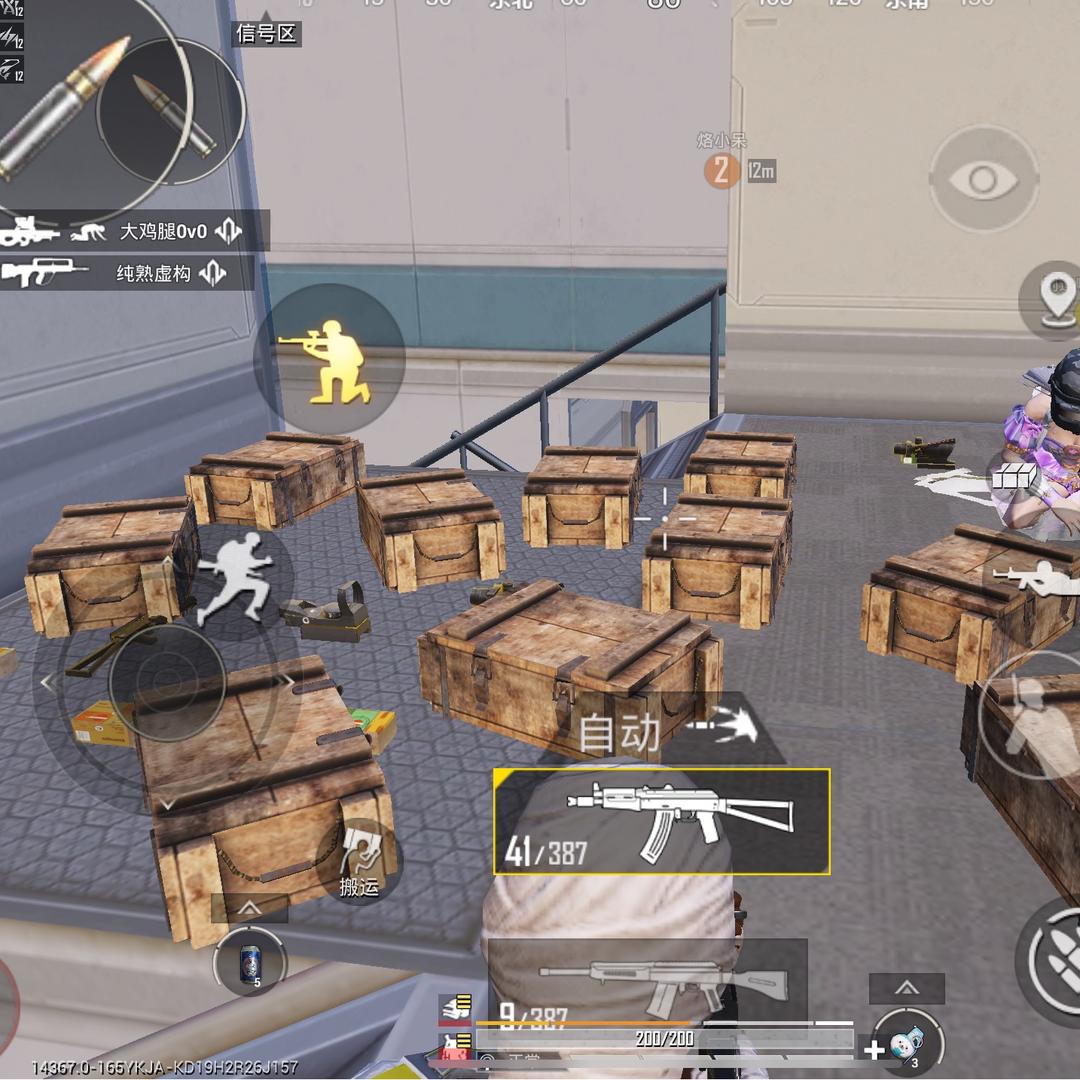The height and width of the screenshot is (1080, 1080).
Task: Activate the running man sprint icon
Action: tap(233, 576)
